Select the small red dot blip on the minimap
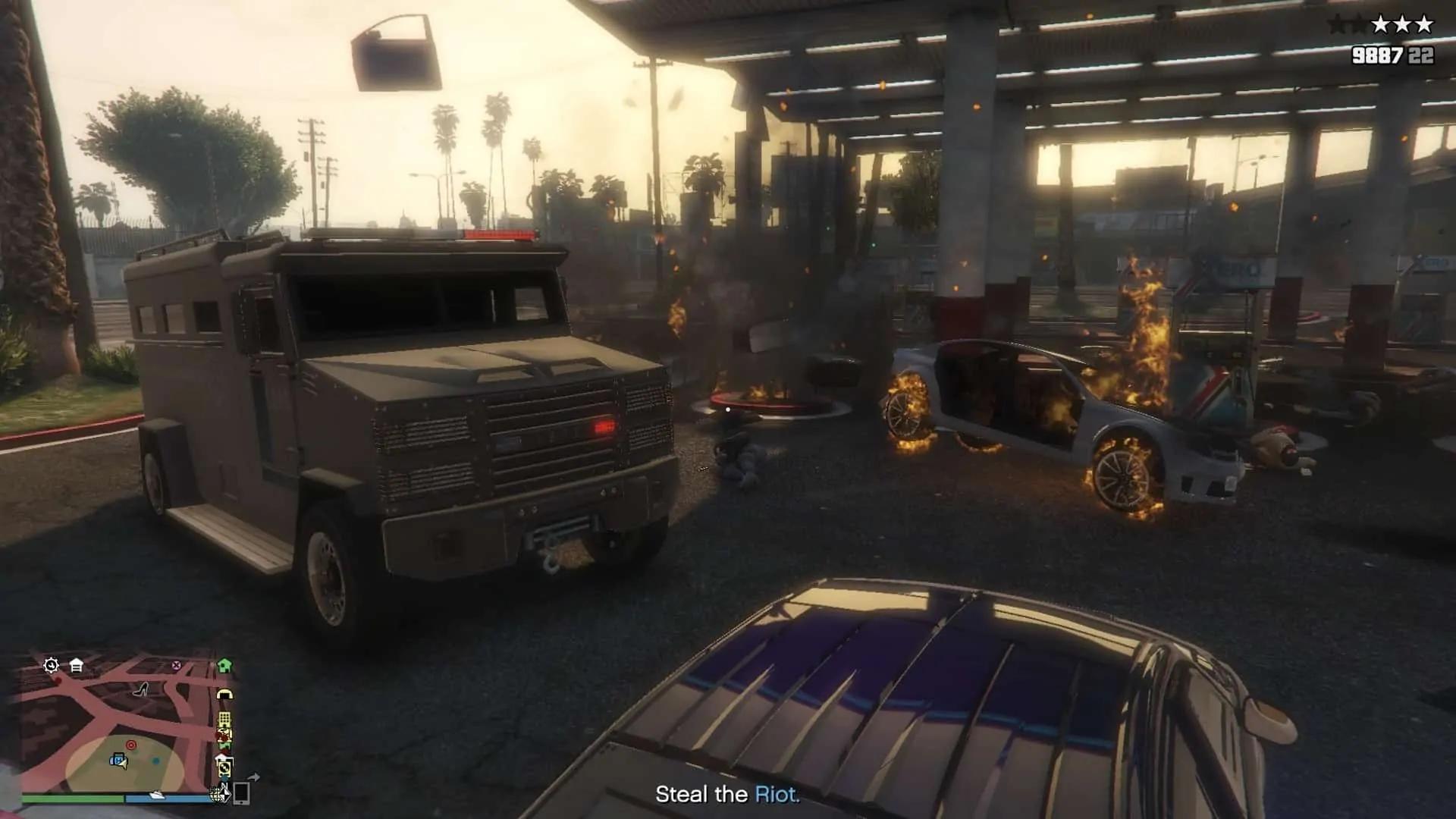Viewport: 1456px width, 819px height. coord(58,680)
